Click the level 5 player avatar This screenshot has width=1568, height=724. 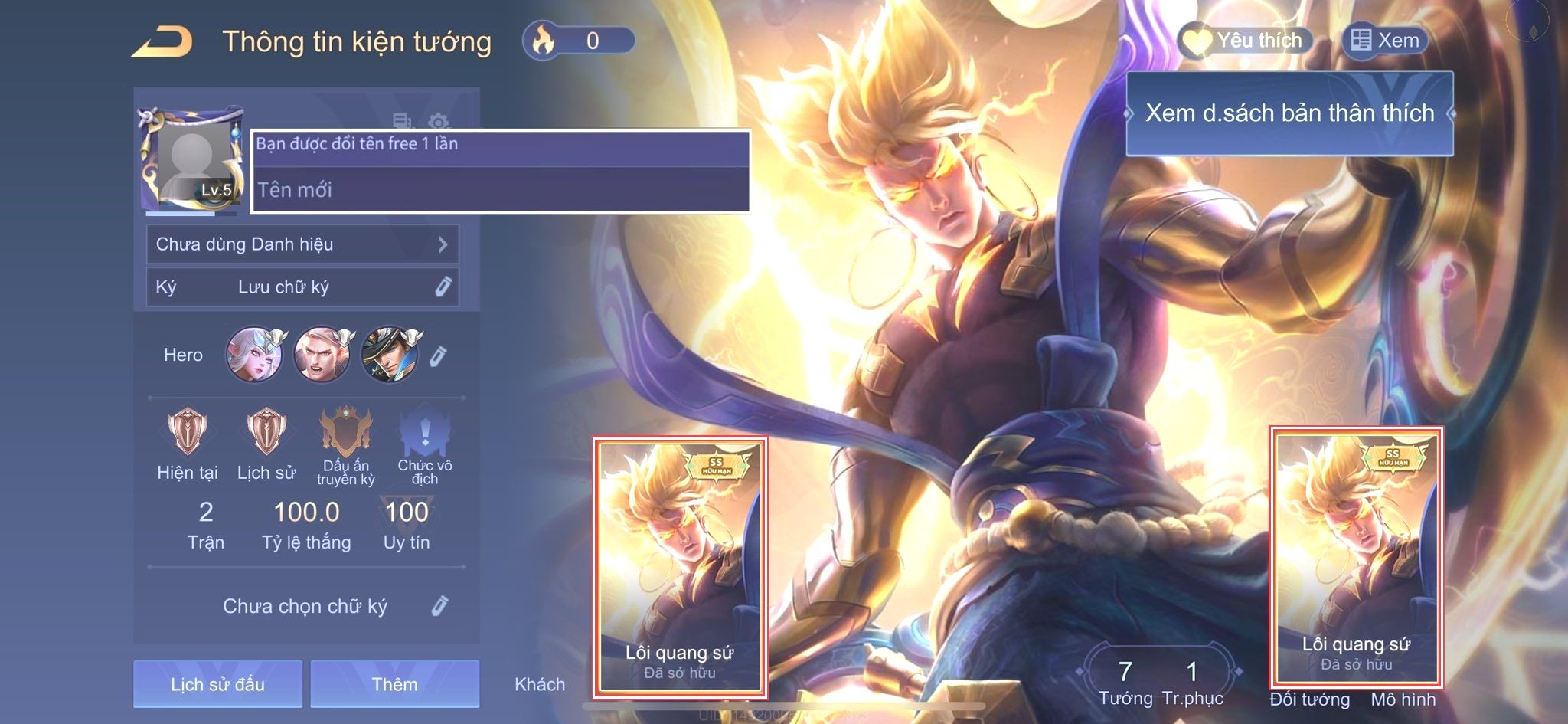click(x=191, y=161)
